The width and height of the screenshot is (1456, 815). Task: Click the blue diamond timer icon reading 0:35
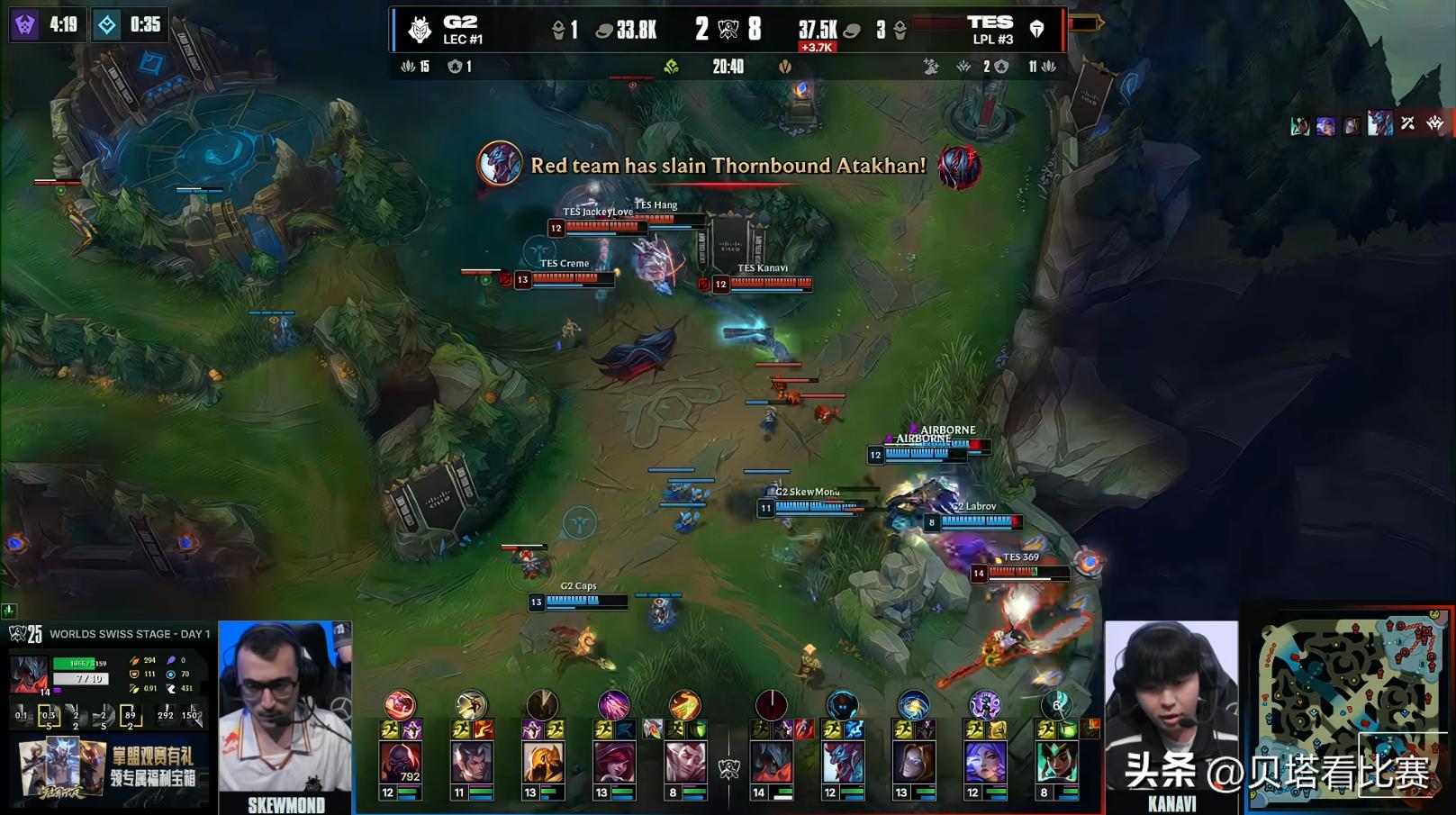[x=107, y=24]
